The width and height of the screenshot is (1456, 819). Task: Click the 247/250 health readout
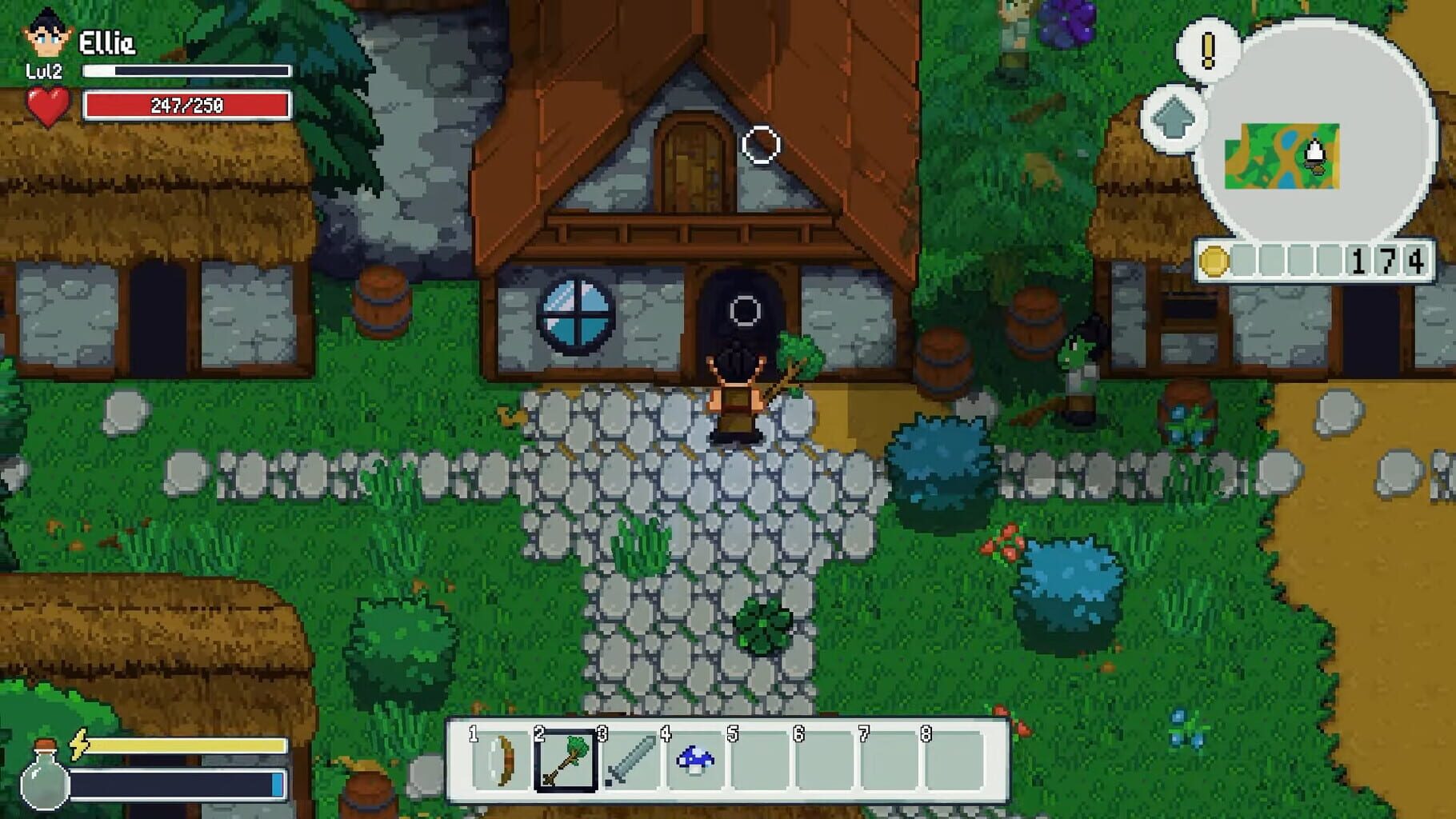coord(186,103)
